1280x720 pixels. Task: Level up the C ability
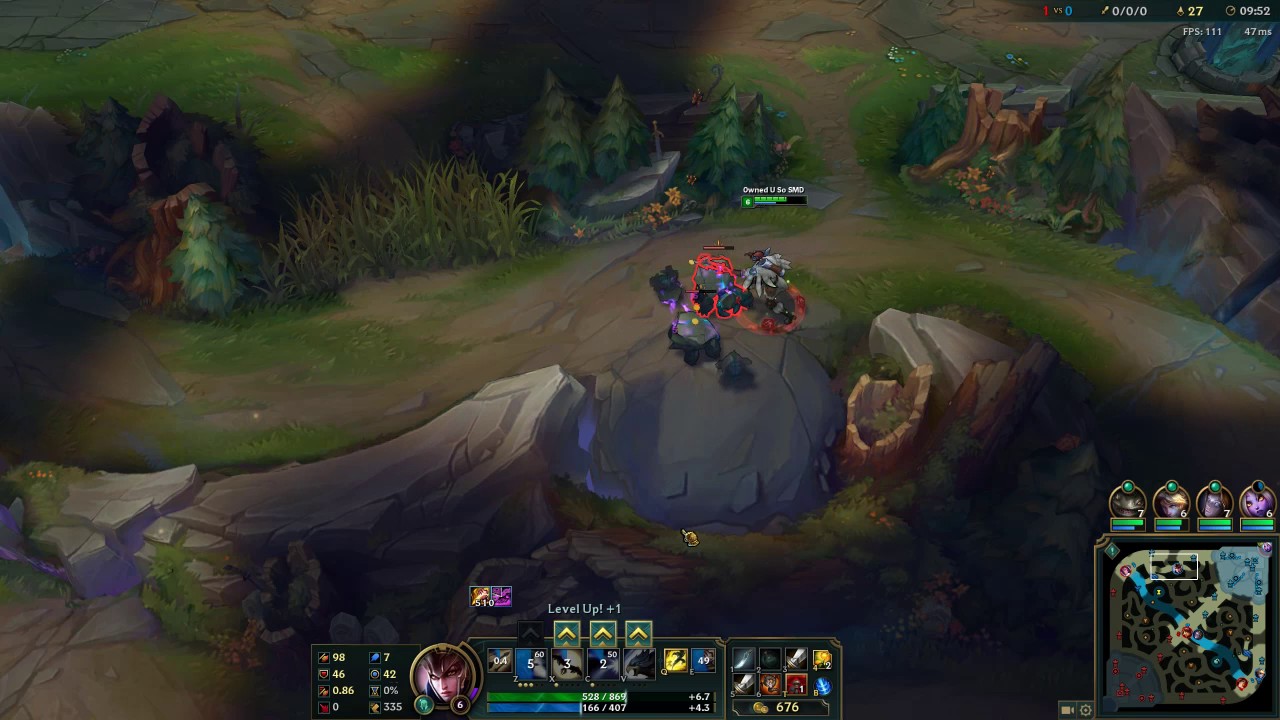click(x=602, y=633)
